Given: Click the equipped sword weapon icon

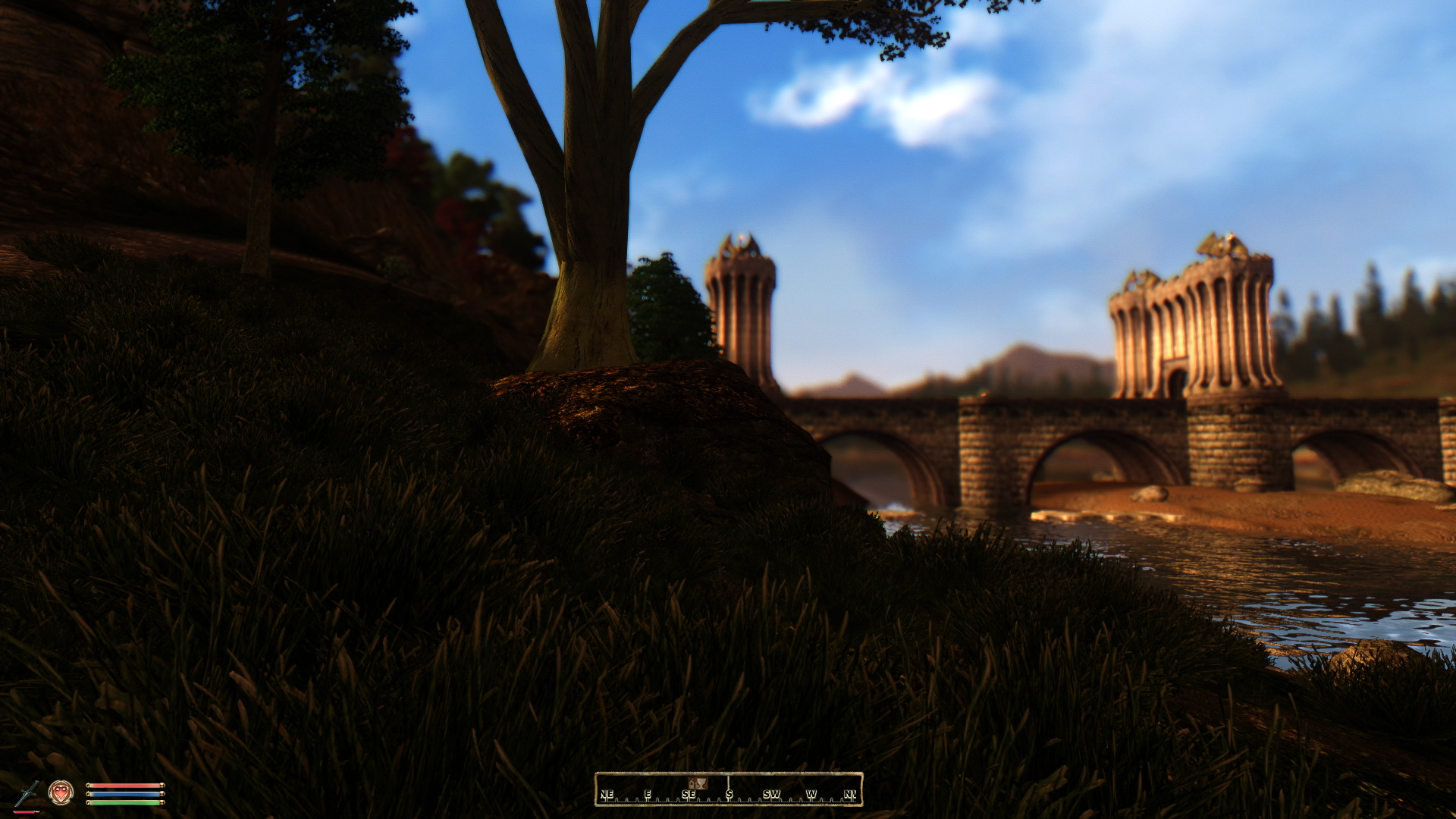Looking at the screenshot, I should click(x=27, y=793).
